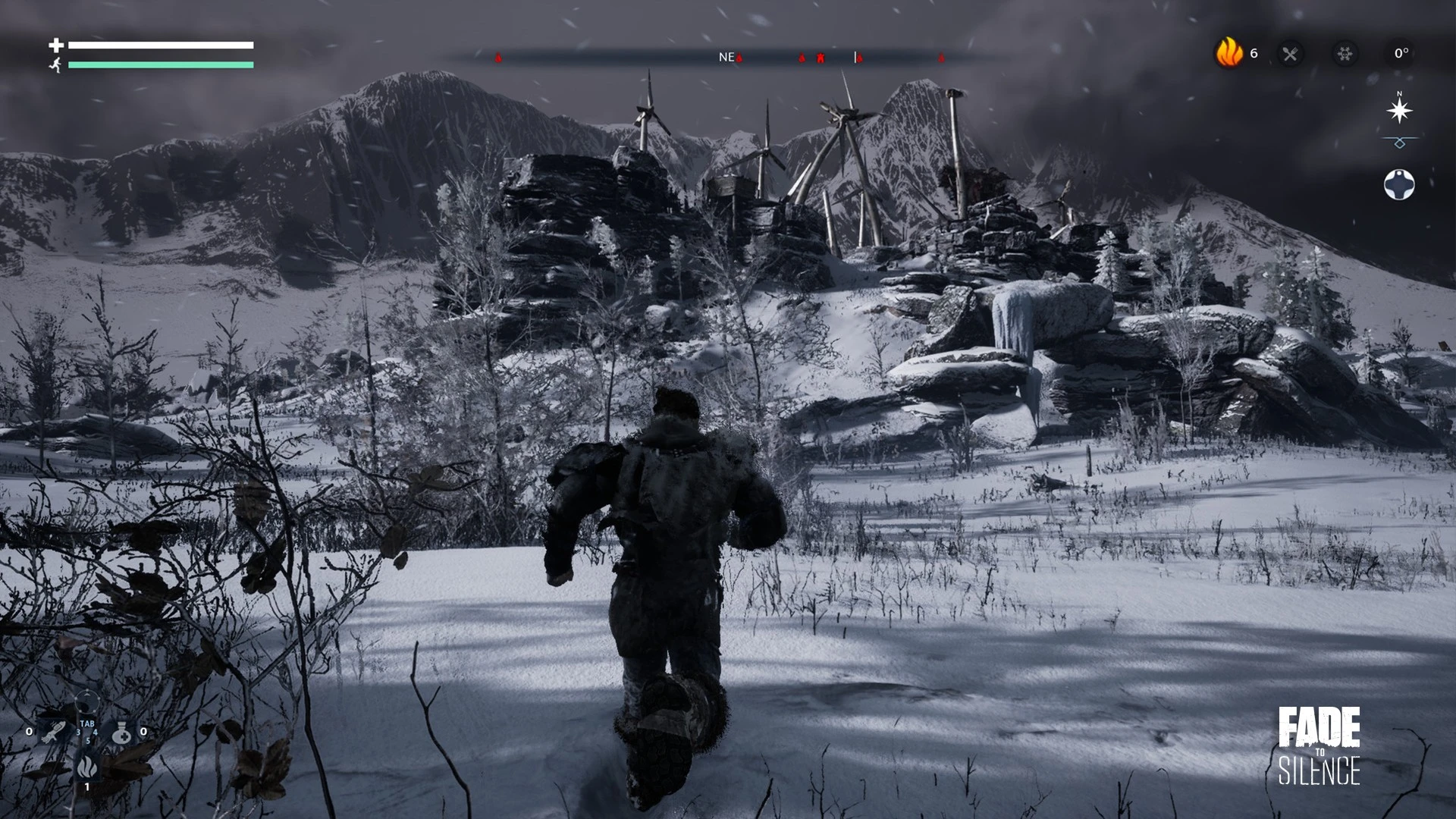Choose the flame item in quick slots
Viewport: 1456px width, 819px height.
tap(87, 767)
